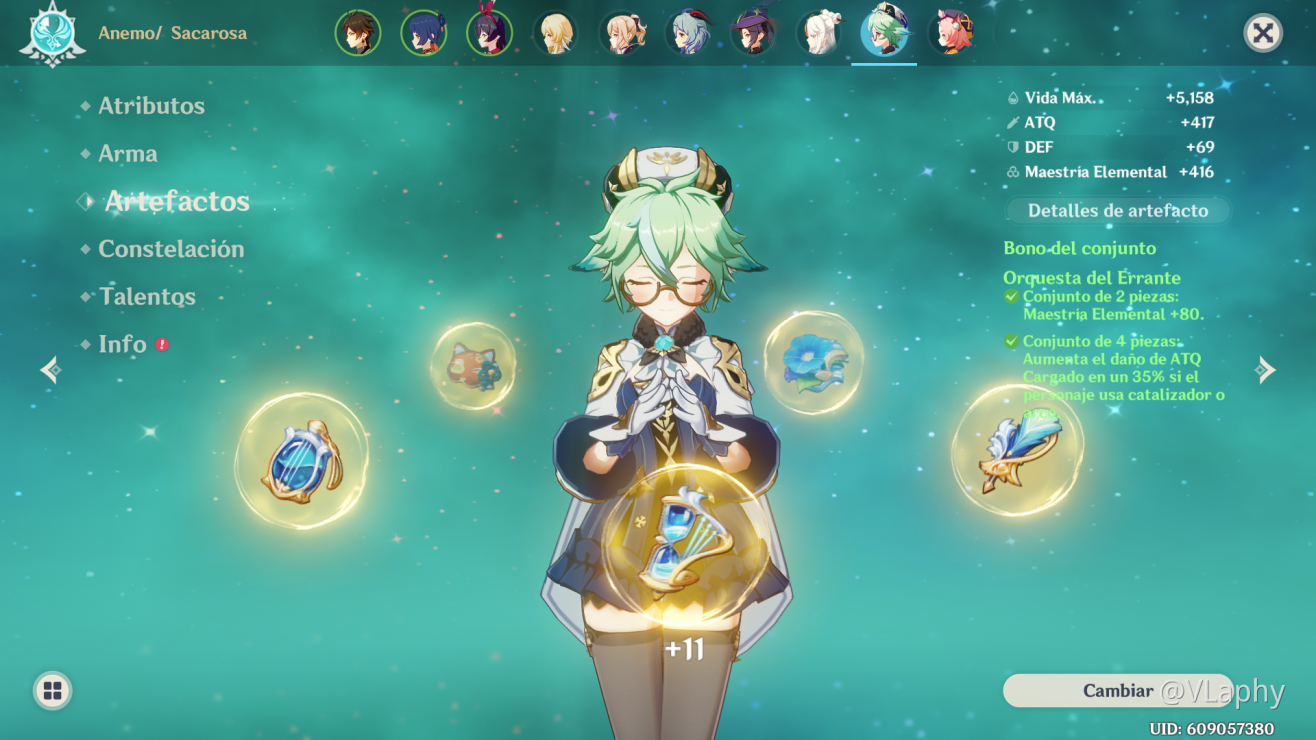Toggle the 4-piece set bonus checkmark
This screenshot has width=1316, height=740.
click(x=1009, y=341)
